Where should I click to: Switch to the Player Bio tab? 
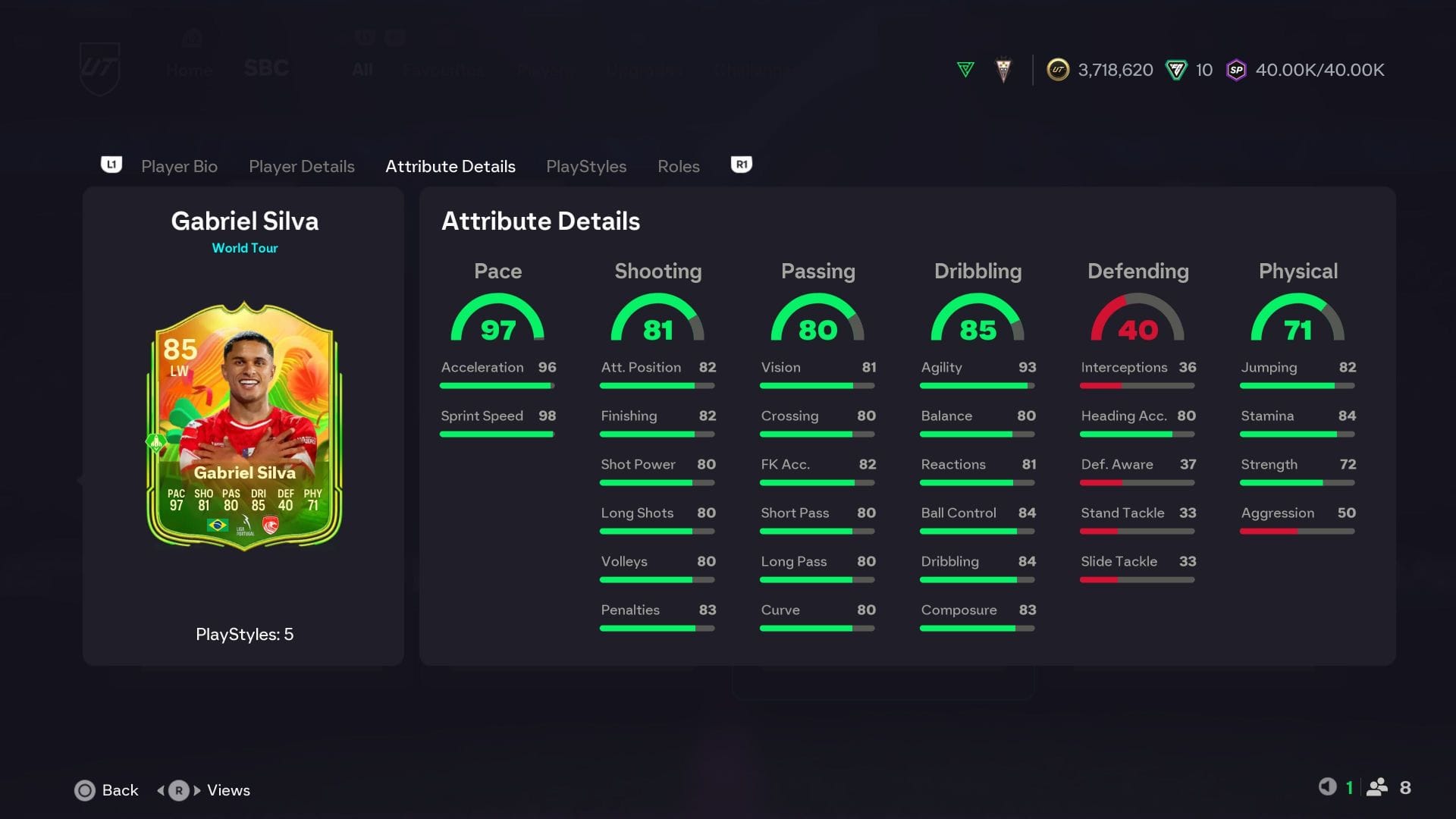click(x=179, y=166)
